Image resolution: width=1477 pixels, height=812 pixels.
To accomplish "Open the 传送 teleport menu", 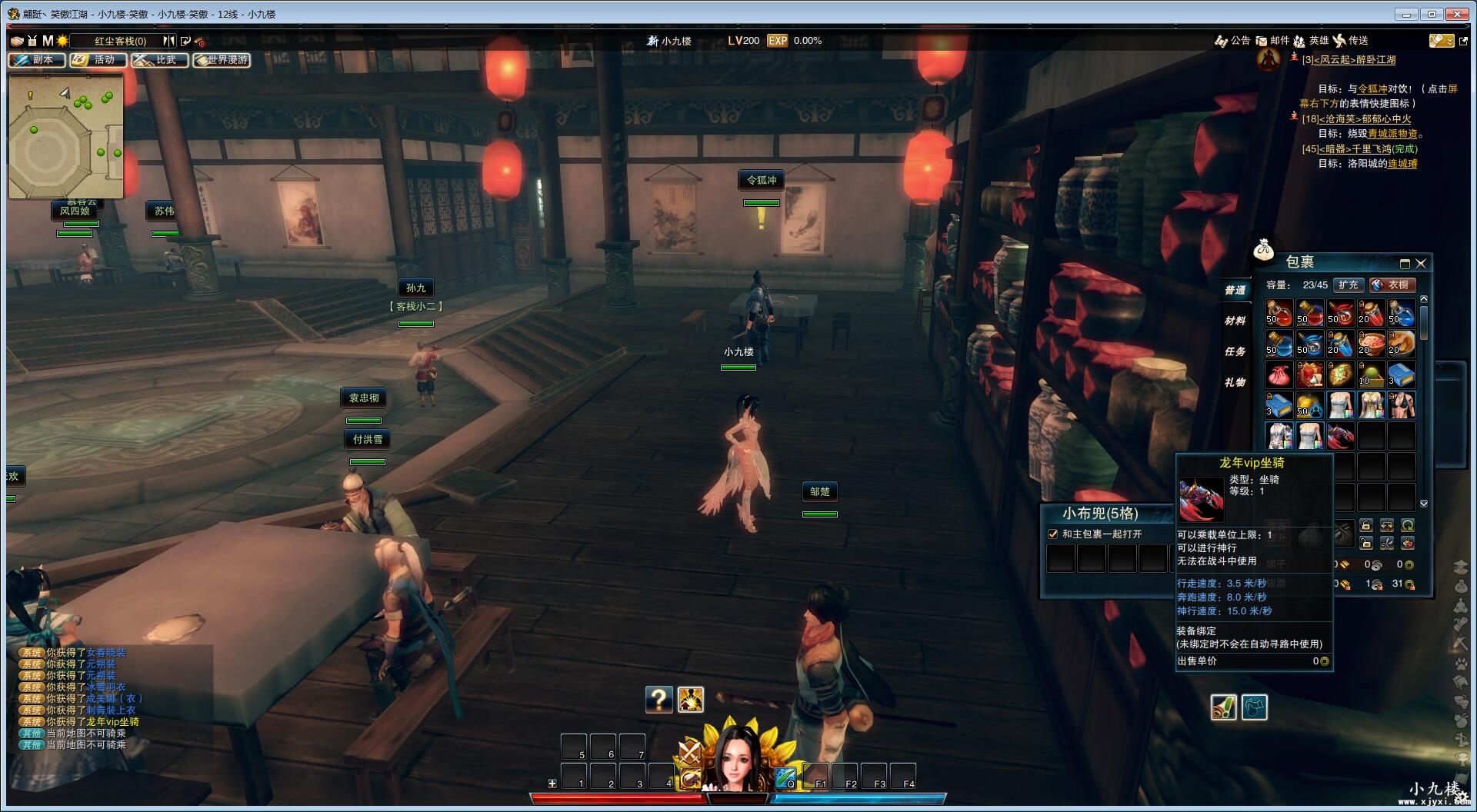I will coord(1351,41).
